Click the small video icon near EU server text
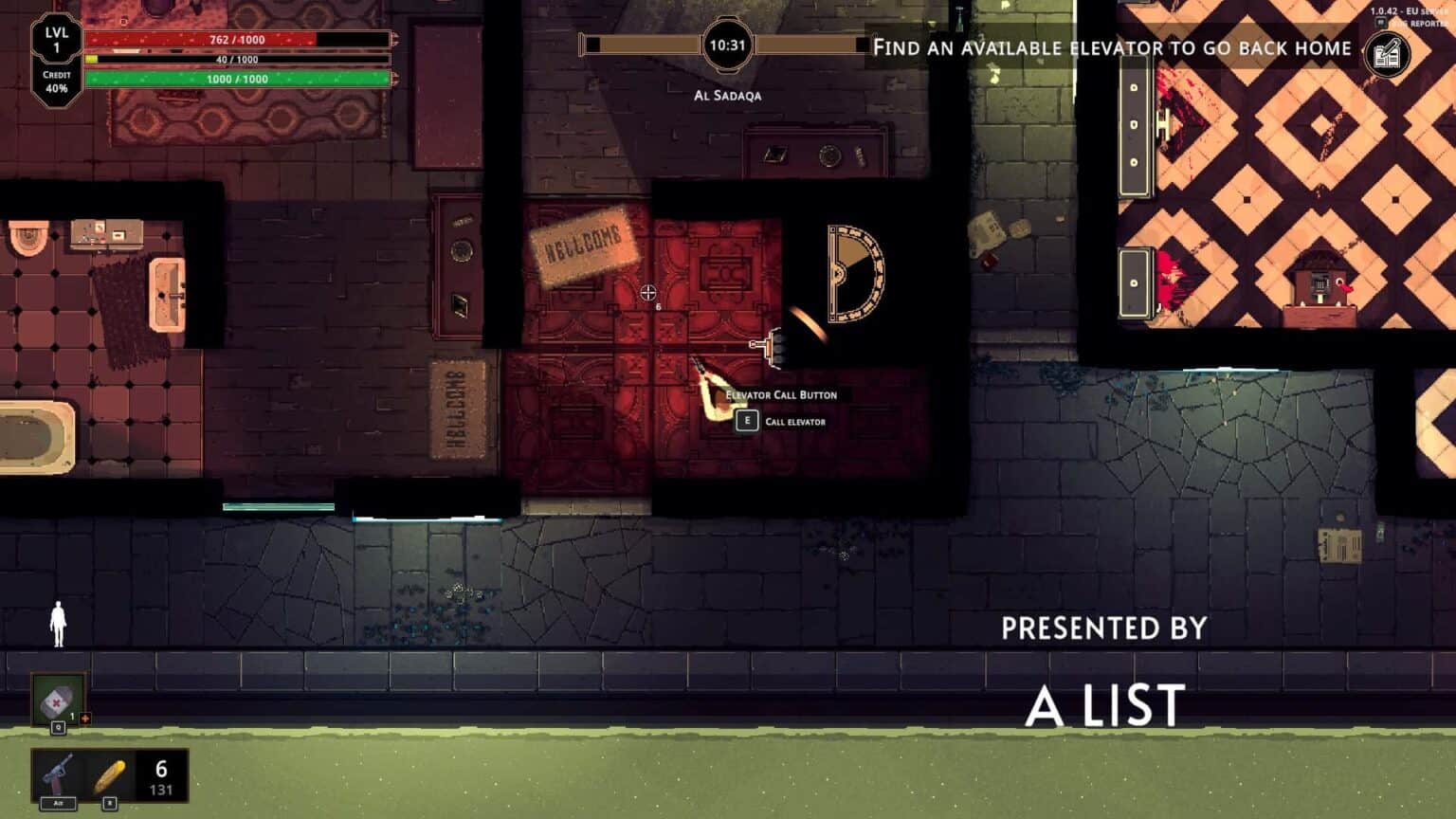 click(x=1381, y=22)
